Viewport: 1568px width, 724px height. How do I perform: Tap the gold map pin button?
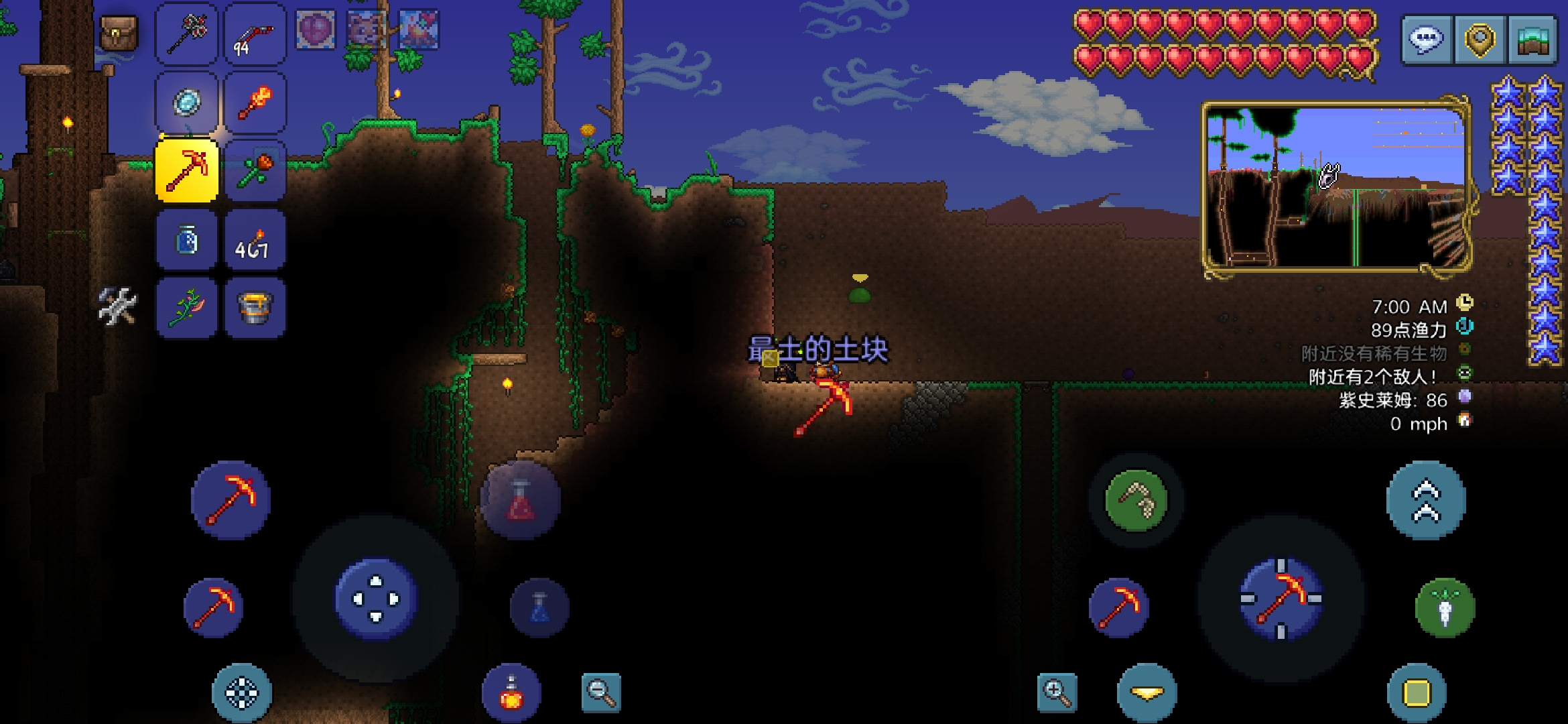1480,39
